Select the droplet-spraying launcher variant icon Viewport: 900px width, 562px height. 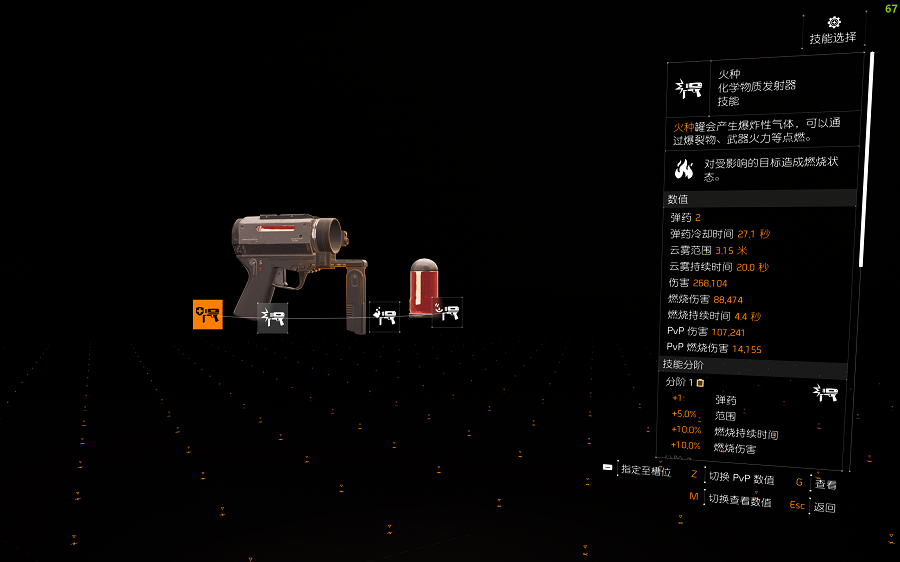click(x=384, y=317)
